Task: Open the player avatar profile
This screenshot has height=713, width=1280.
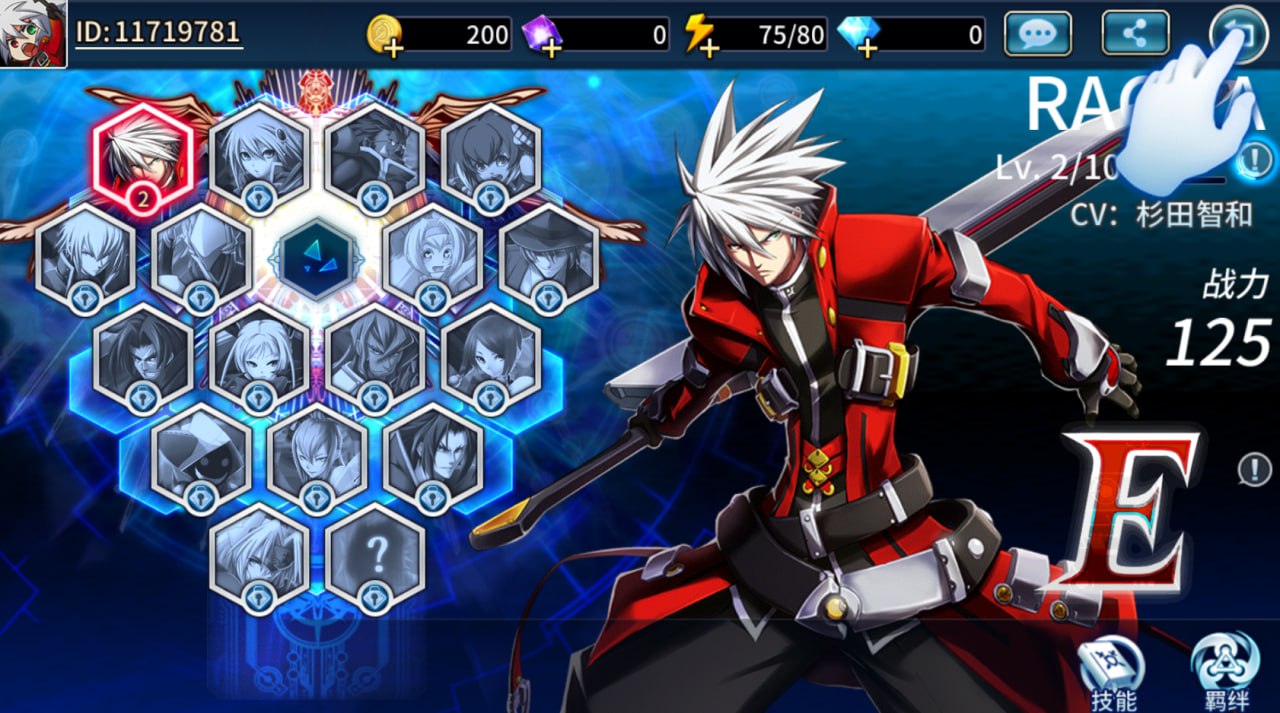Action: click(x=34, y=34)
